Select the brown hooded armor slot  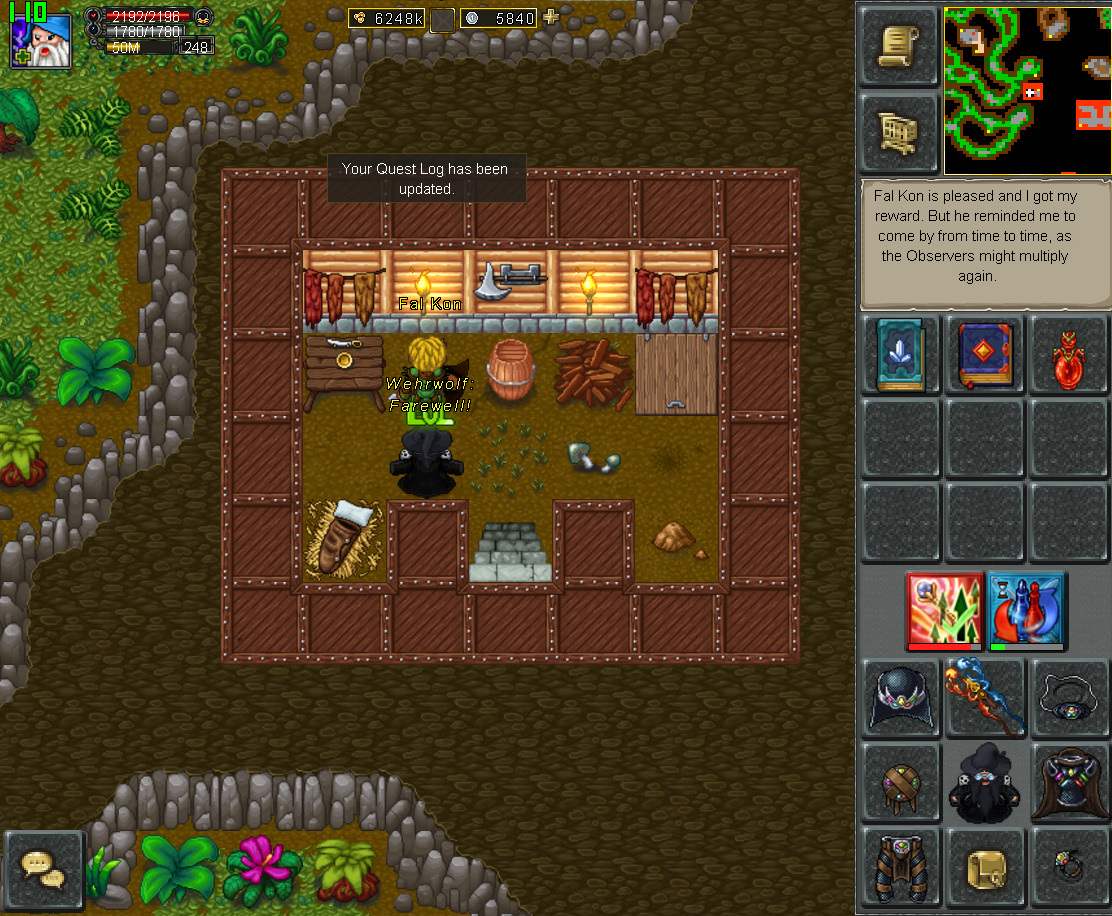click(1068, 782)
